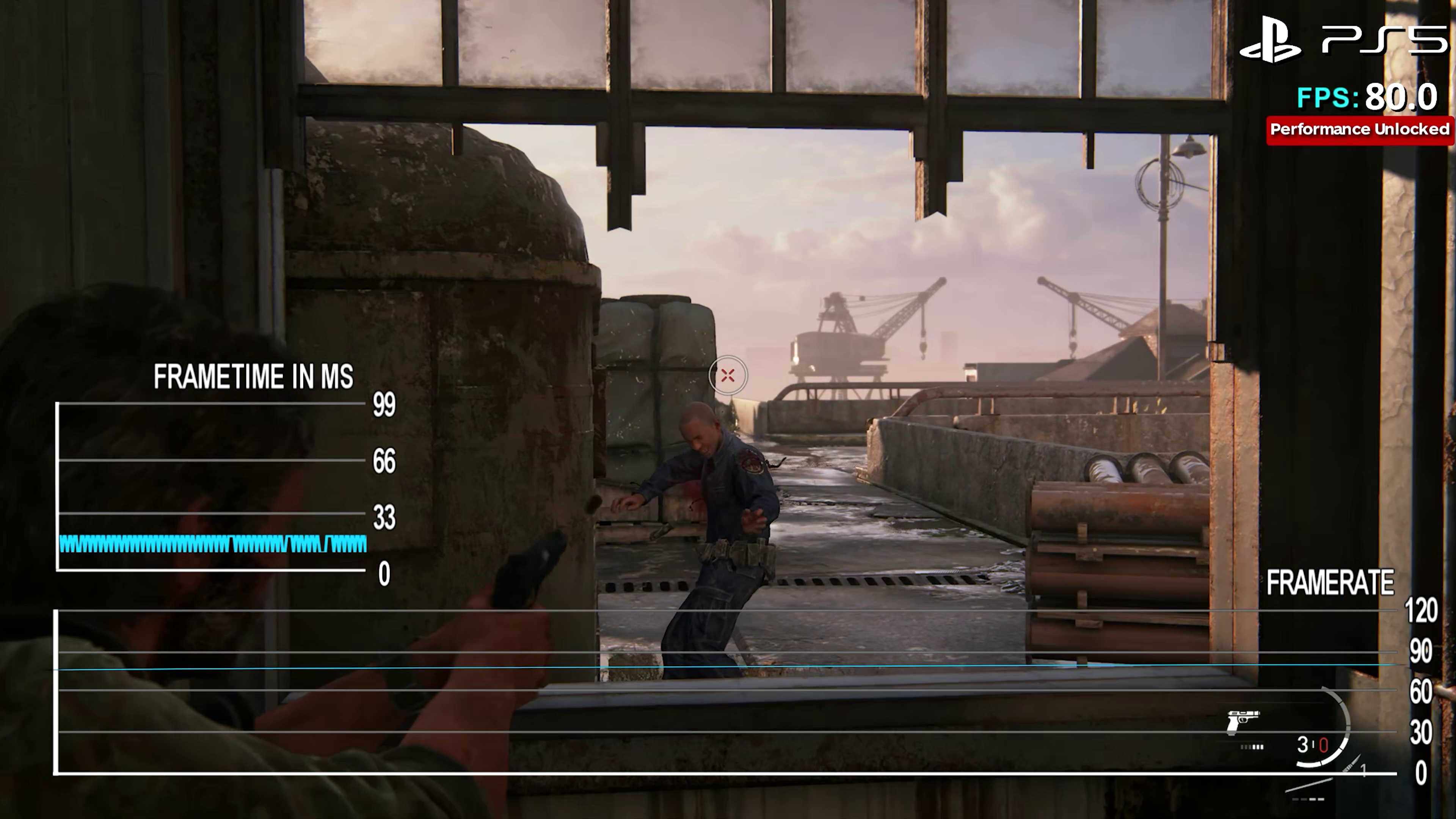
Task: Select the pistol weapon icon
Action: [1243, 722]
